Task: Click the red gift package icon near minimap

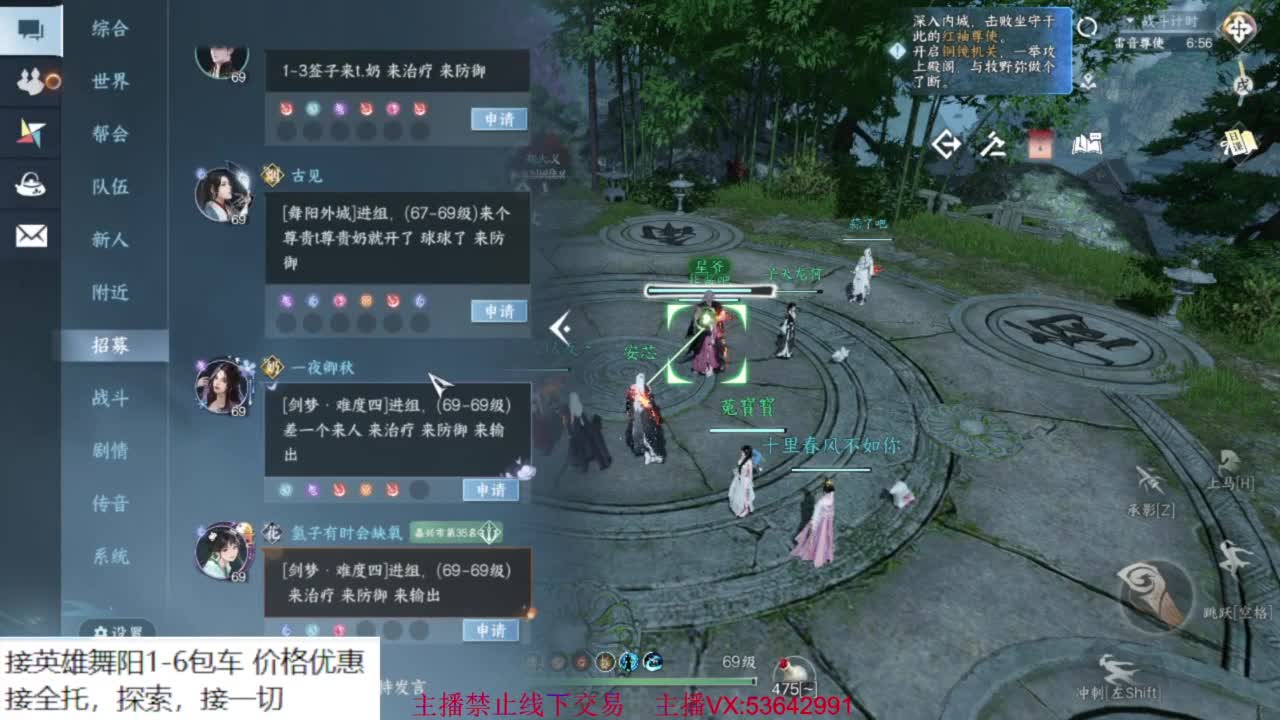Action: [x=1041, y=145]
